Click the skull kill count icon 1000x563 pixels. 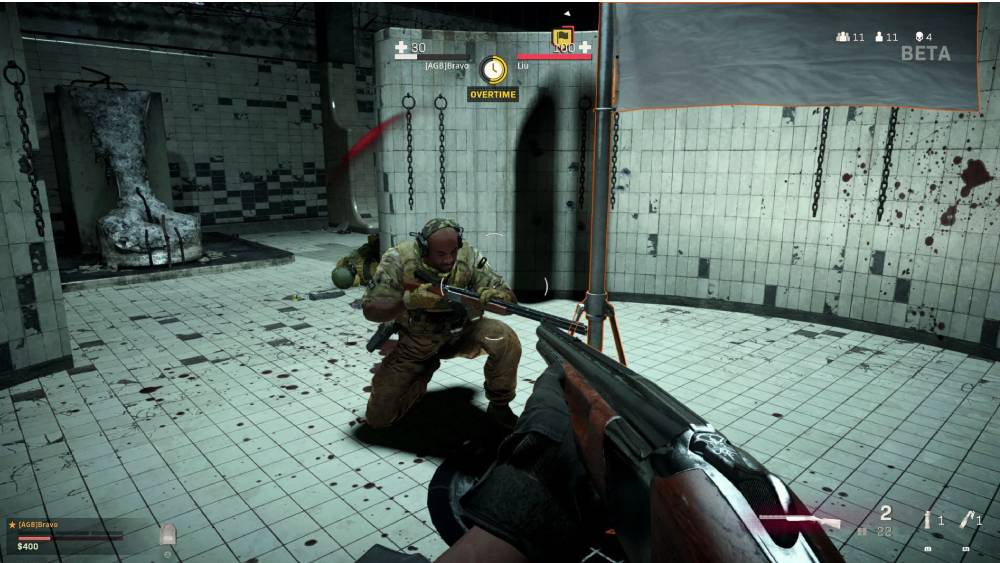pyautogui.click(x=918, y=37)
